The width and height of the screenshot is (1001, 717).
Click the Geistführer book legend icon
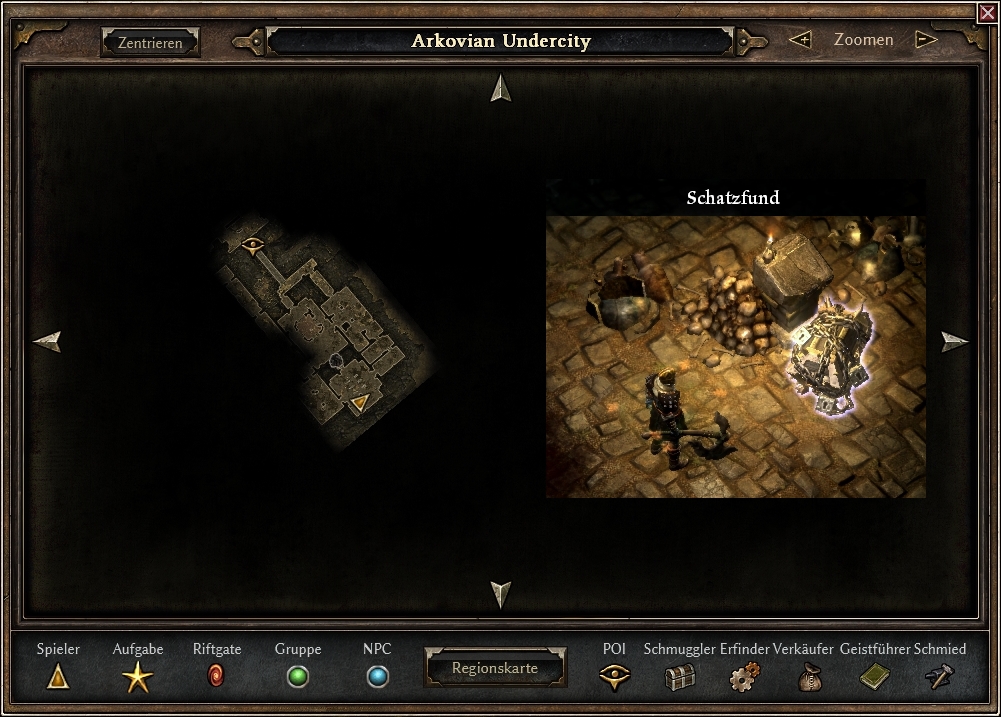pos(874,677)
